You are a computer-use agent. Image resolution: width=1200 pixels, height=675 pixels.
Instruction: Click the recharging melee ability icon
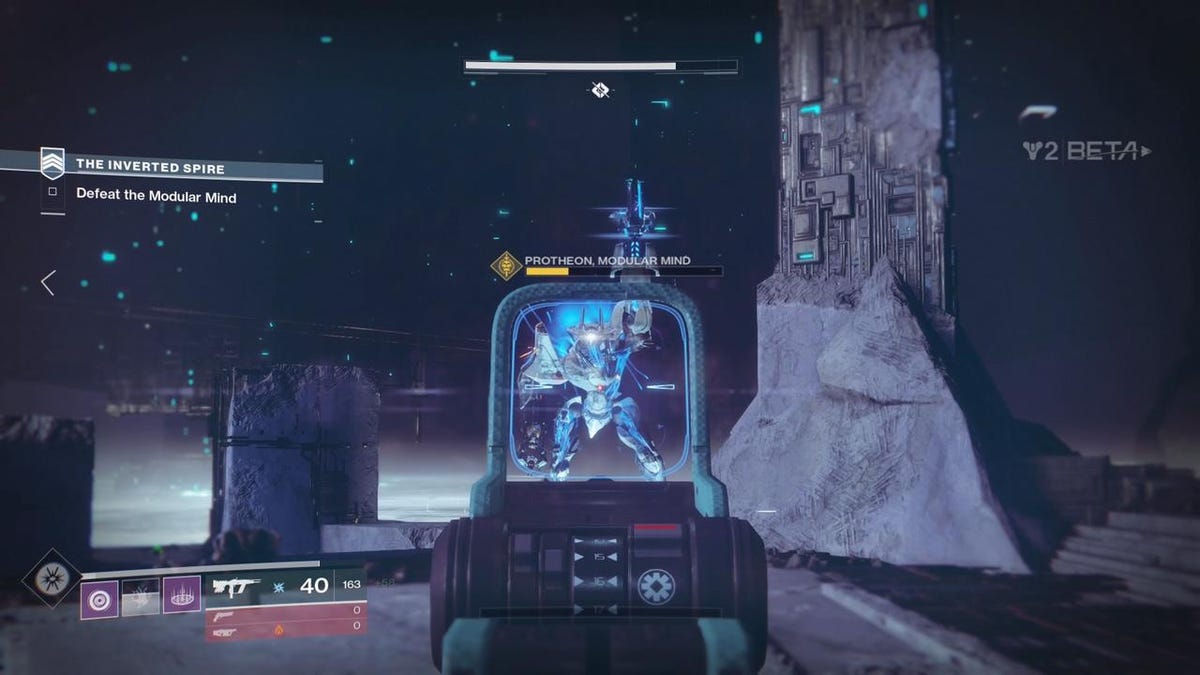(x=140, y=598)
